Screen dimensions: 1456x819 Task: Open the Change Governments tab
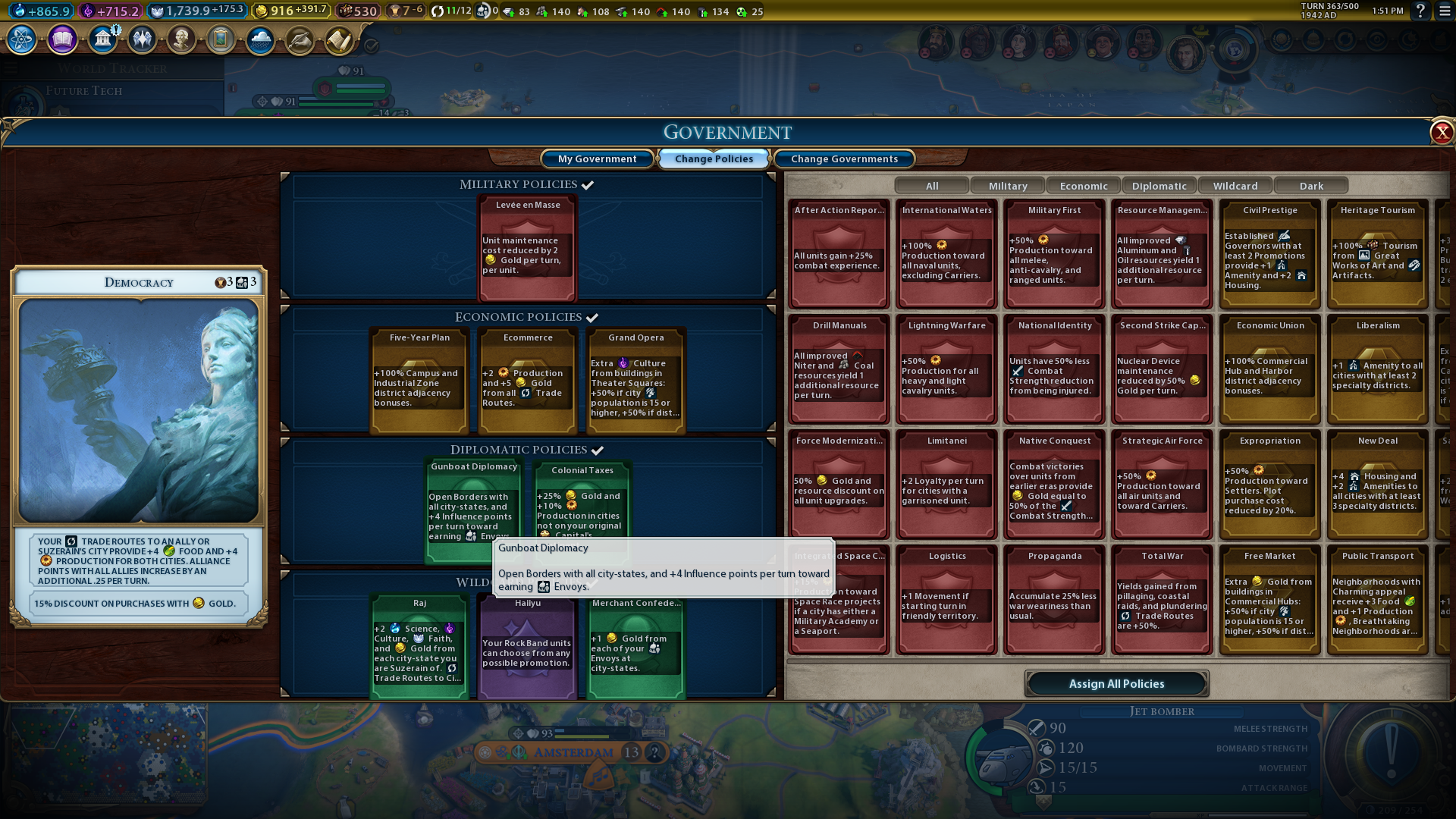844,158
